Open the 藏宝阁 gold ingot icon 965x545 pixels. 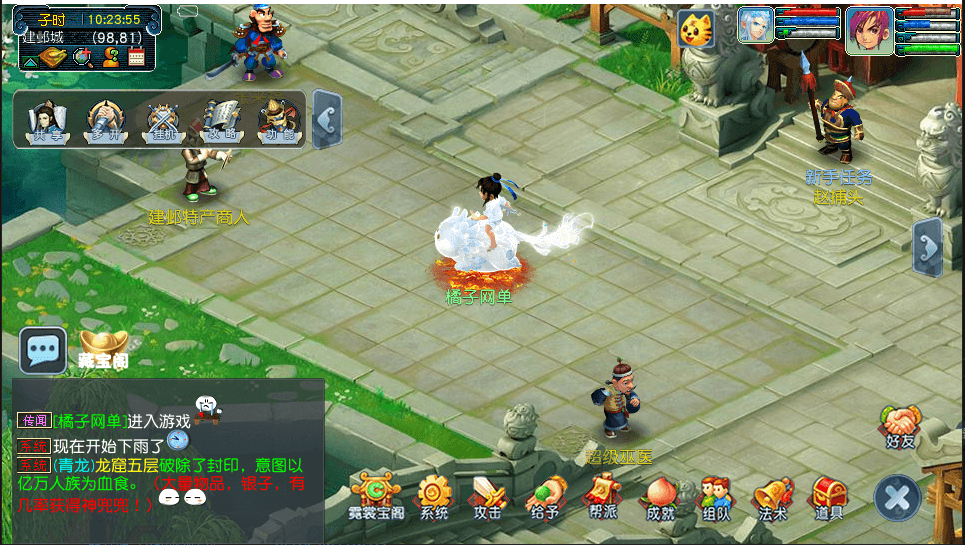coord(103,344)
